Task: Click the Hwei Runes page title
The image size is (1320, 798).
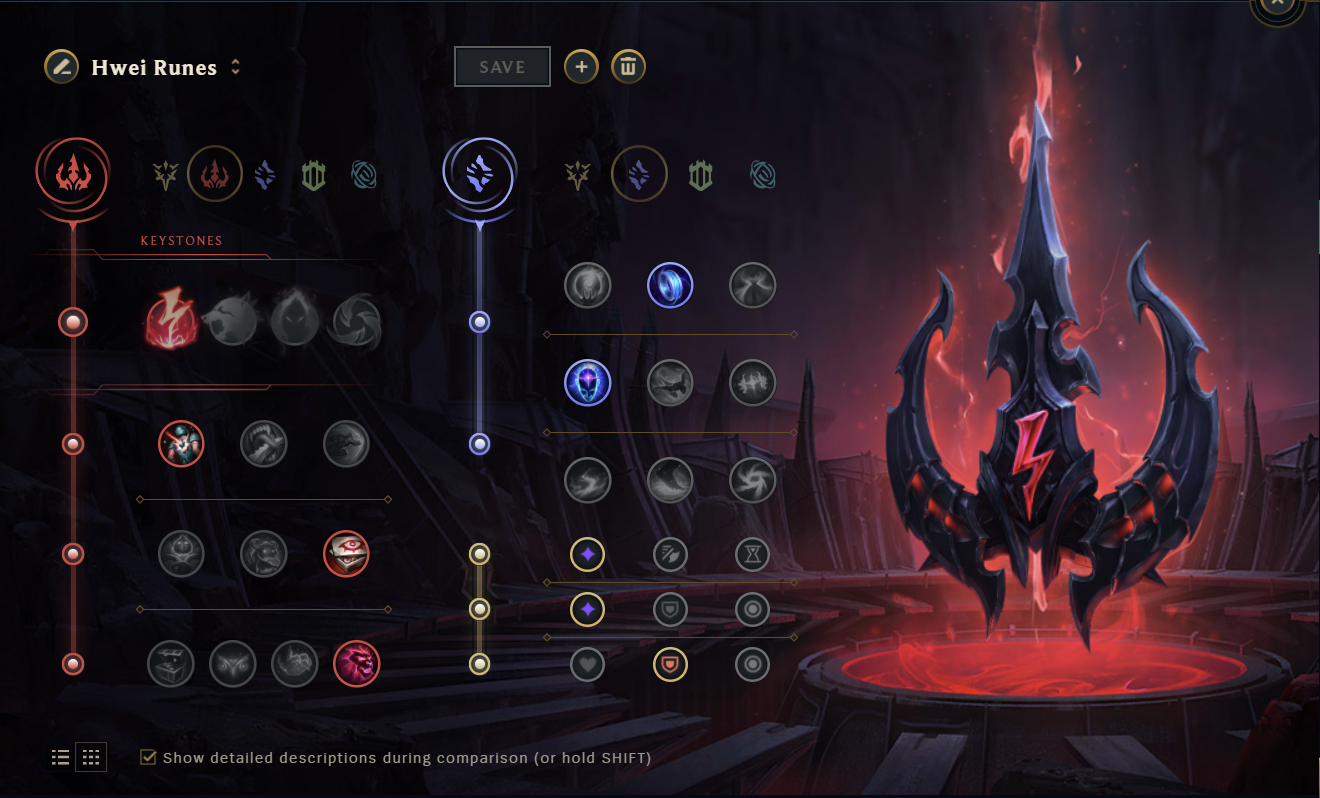Action: pyautogui.click(x=153, y=67)
